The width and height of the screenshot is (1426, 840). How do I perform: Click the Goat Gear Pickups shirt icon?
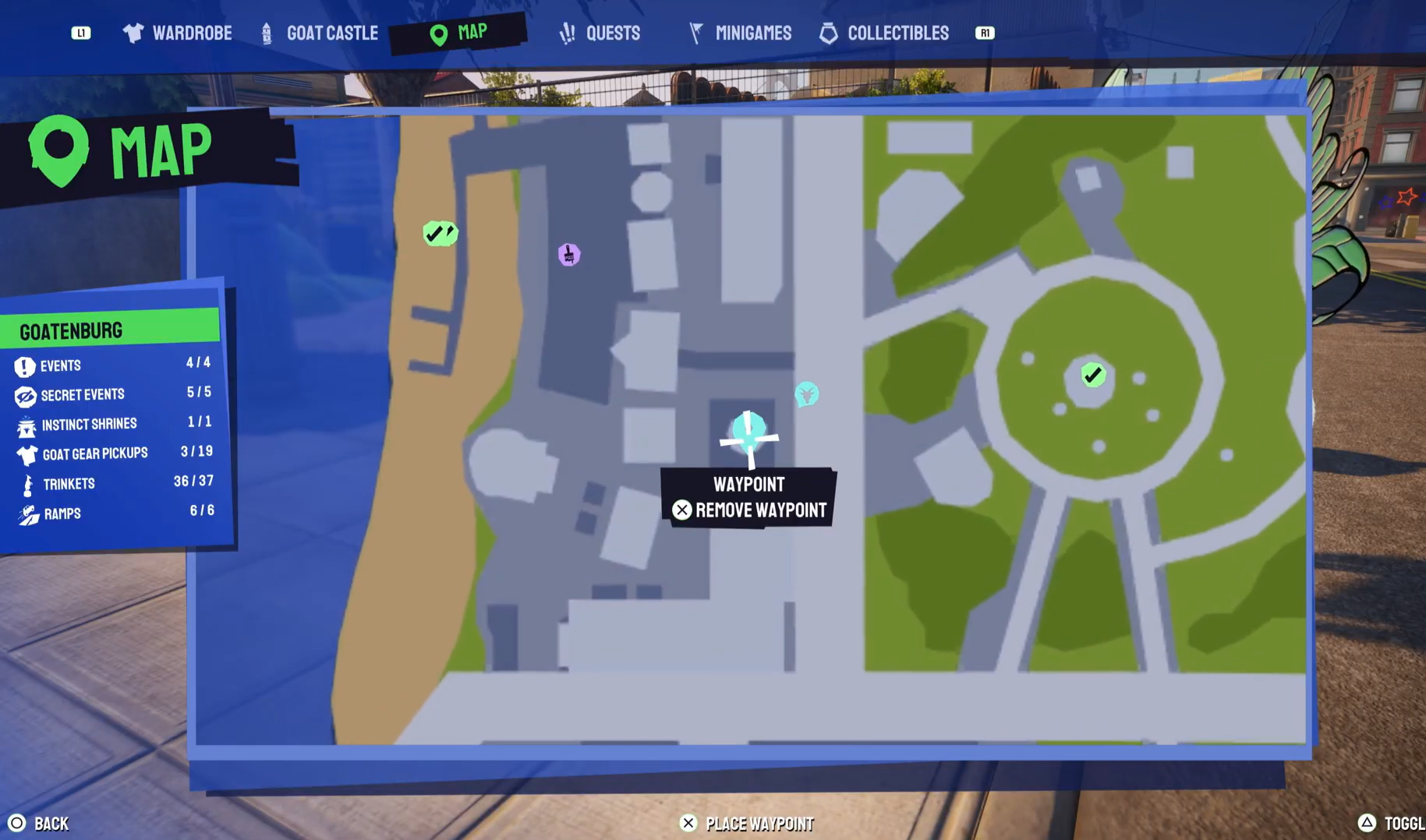[x=26, y=454]
